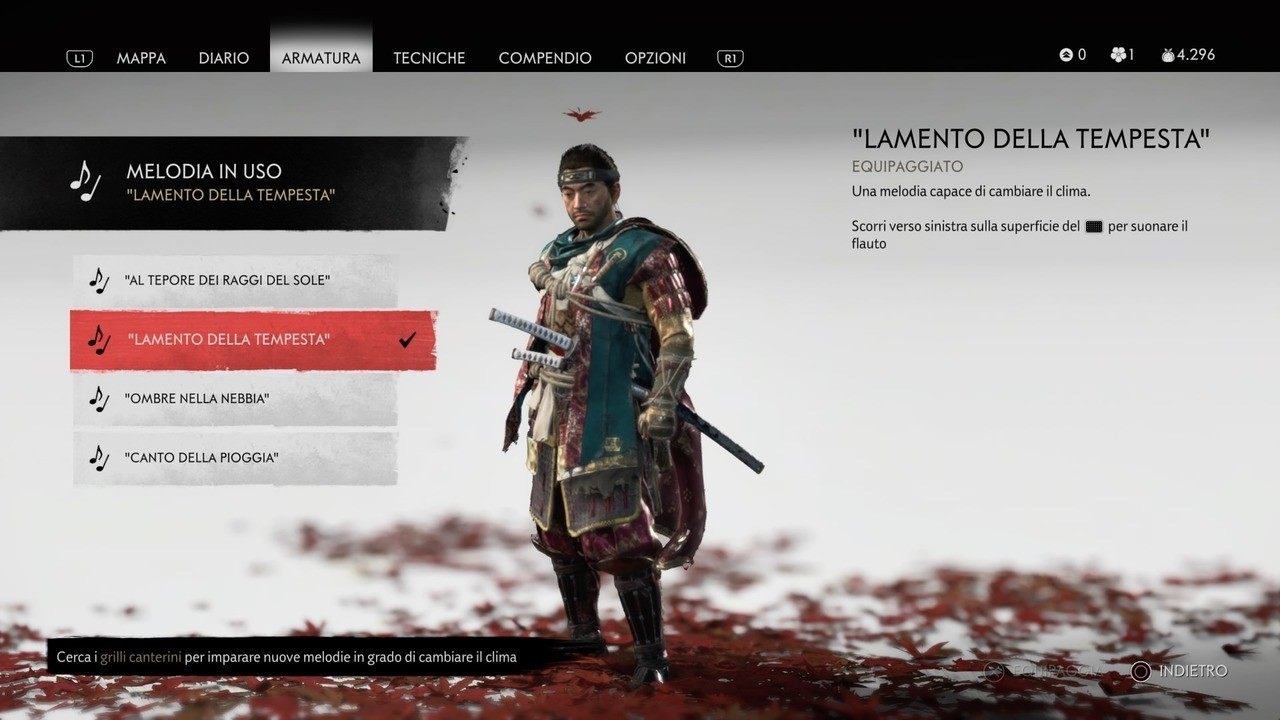Switch to the Compendio tab
This screenshot has width=1280, height=720.
pyautogui.click(x=545, y=58)
